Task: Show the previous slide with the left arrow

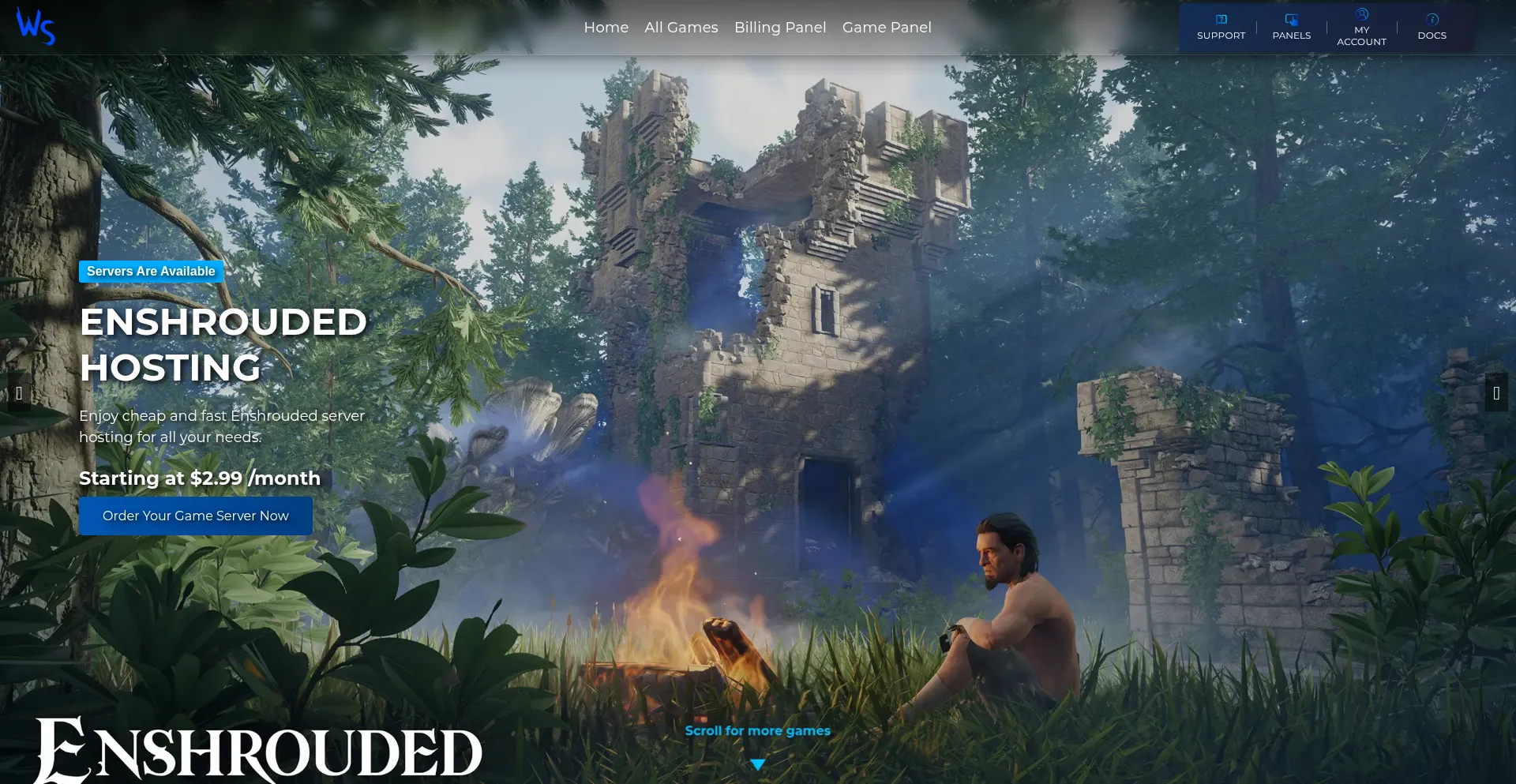Action: tap(19, 392)
